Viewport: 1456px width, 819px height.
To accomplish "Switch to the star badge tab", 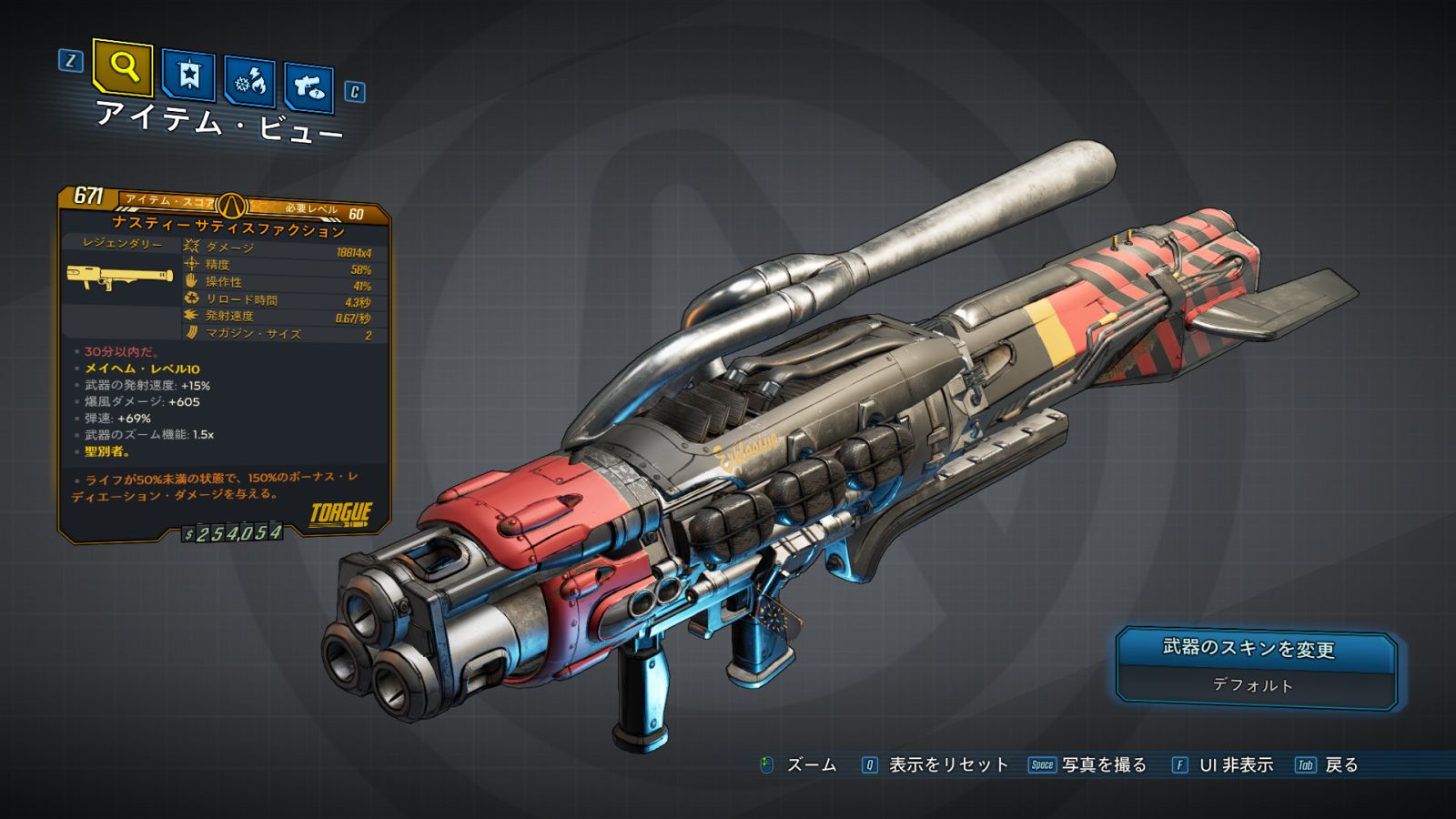I will tap(188, 76).
